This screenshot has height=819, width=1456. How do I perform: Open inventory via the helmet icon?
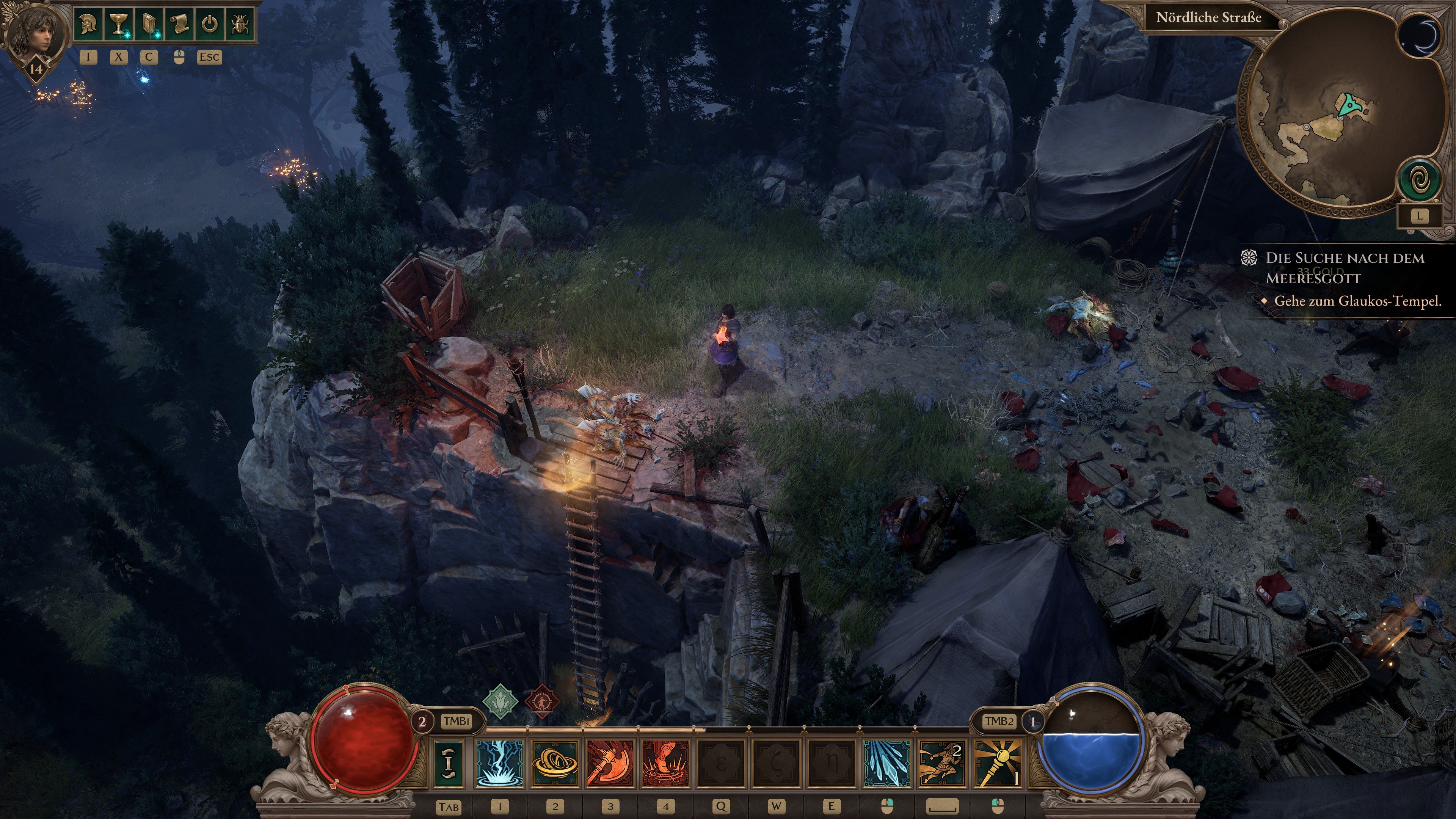pos(89,25)
